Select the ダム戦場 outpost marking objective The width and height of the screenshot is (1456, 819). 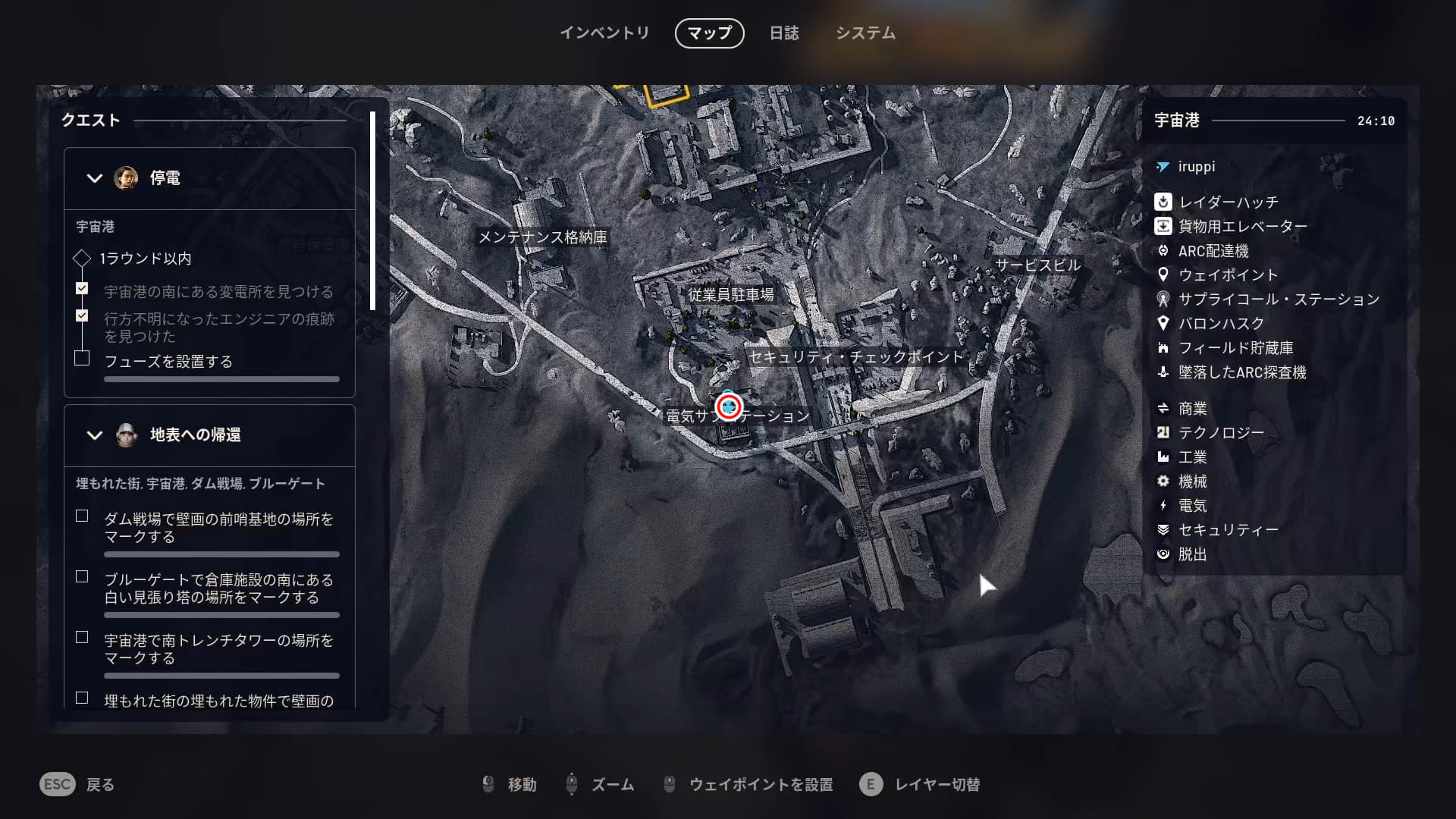point(218,528)
